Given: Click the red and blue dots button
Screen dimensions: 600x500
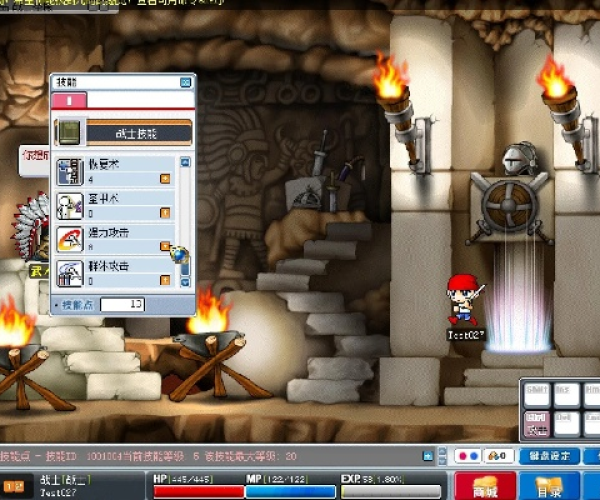Looking at the screenshot, I should point(465,456).
